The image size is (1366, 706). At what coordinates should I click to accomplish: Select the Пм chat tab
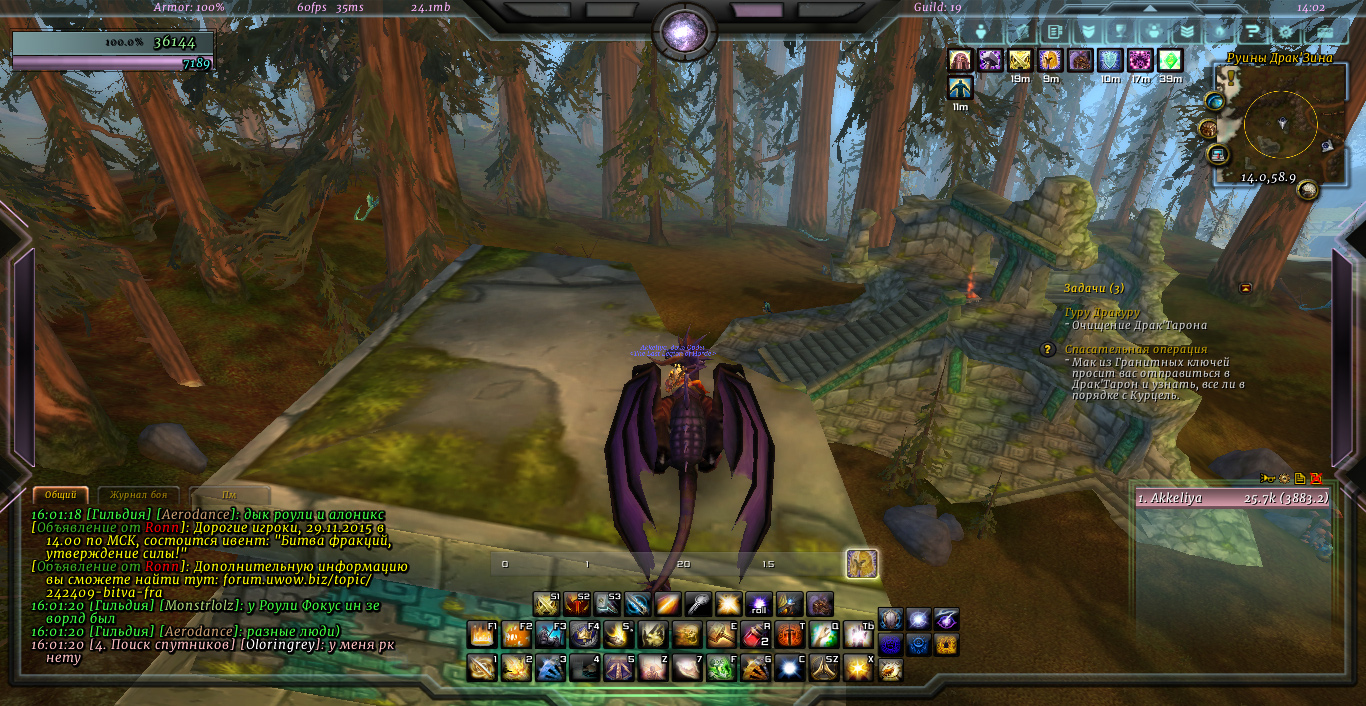click(229, 495)
